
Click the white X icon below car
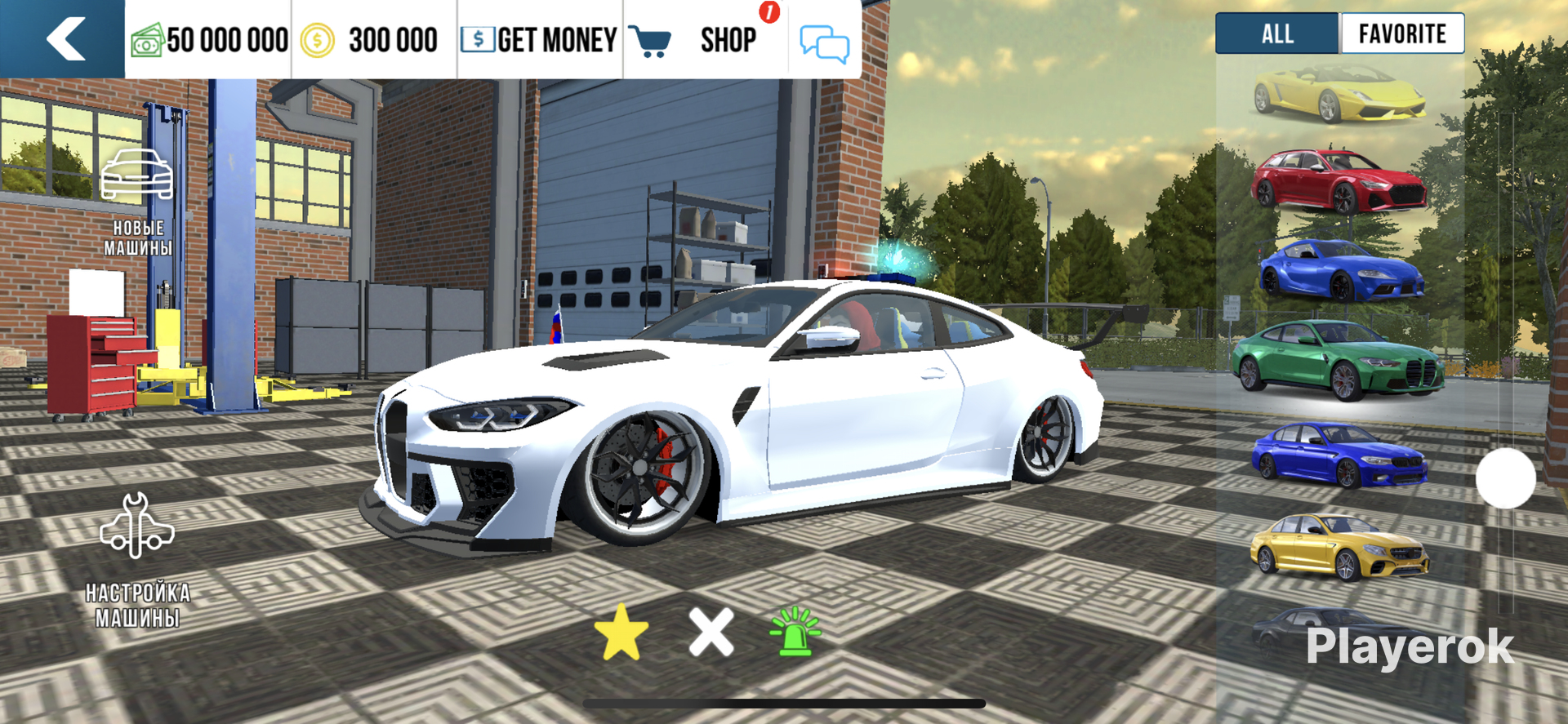(711, 632)
